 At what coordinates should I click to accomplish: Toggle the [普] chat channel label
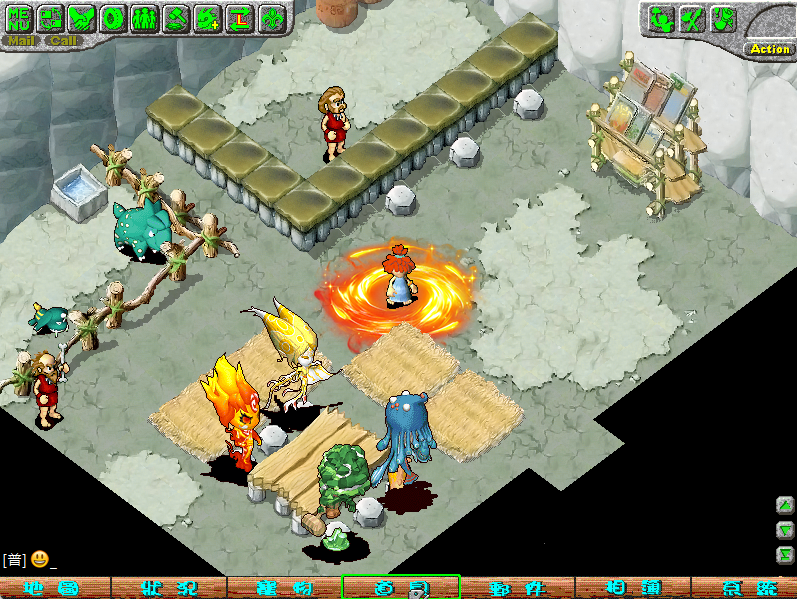tap(14, 559)
